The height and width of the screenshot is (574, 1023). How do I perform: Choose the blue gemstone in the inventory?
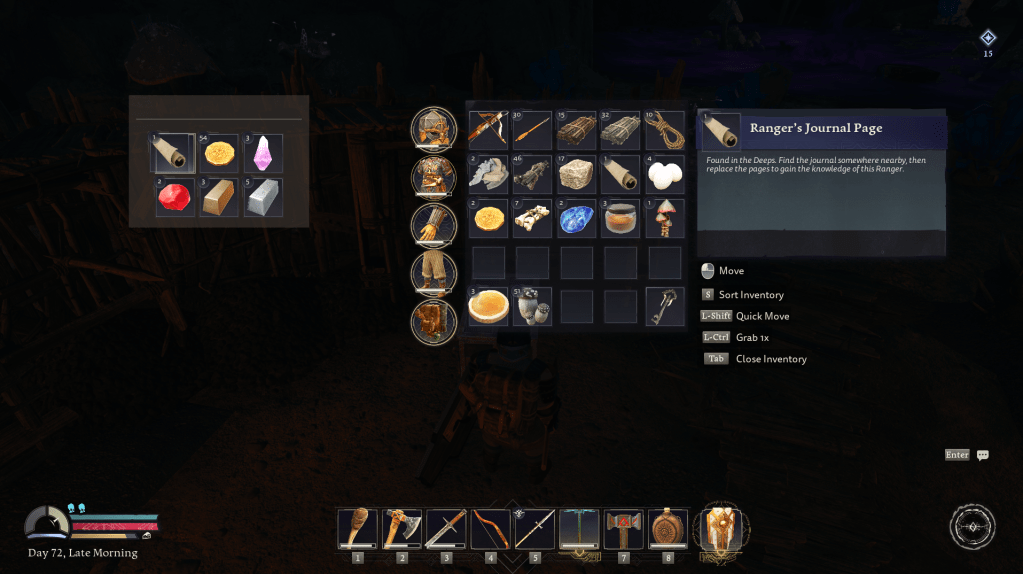577,219
